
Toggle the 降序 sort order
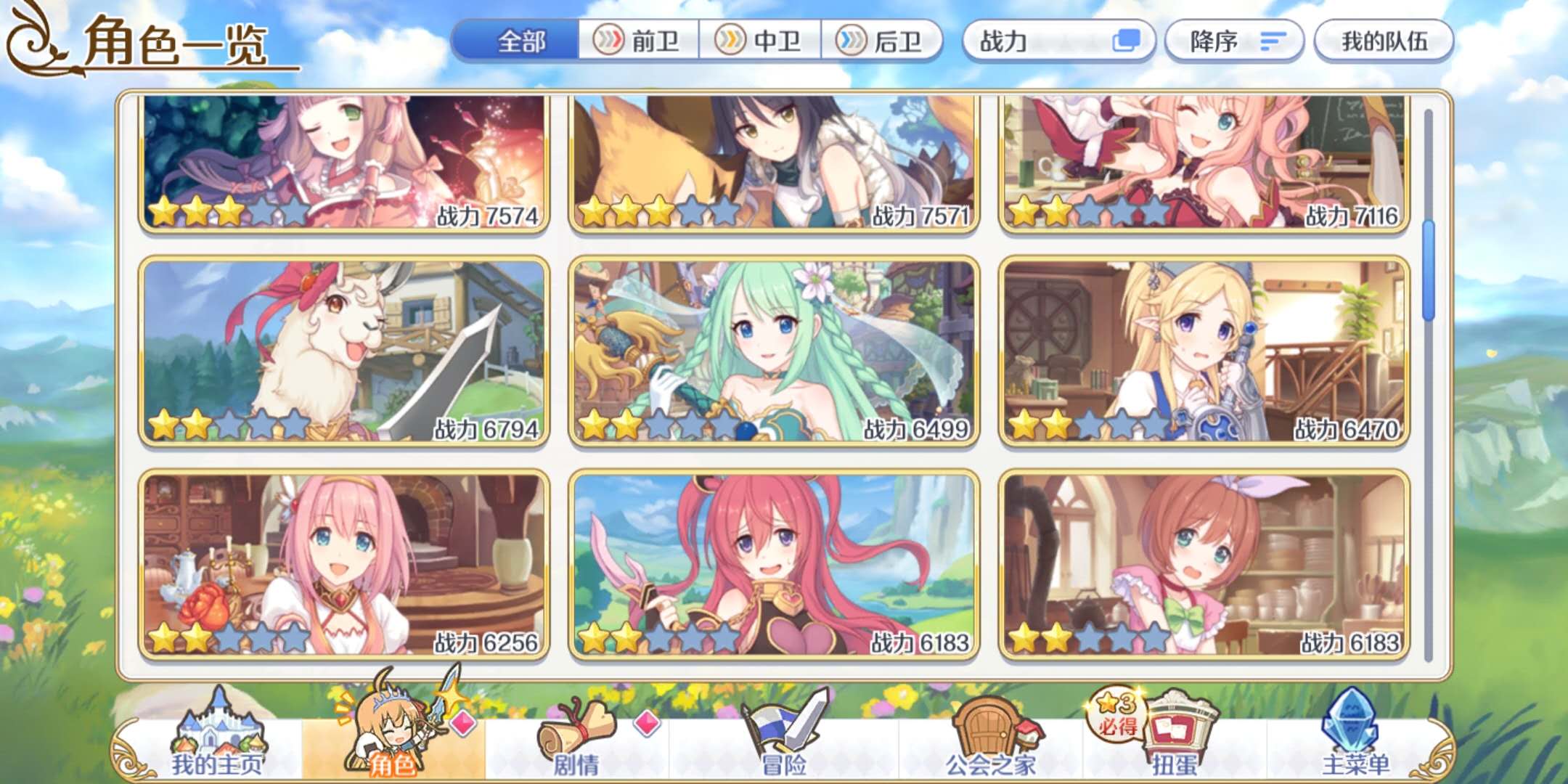[1234, 41]
